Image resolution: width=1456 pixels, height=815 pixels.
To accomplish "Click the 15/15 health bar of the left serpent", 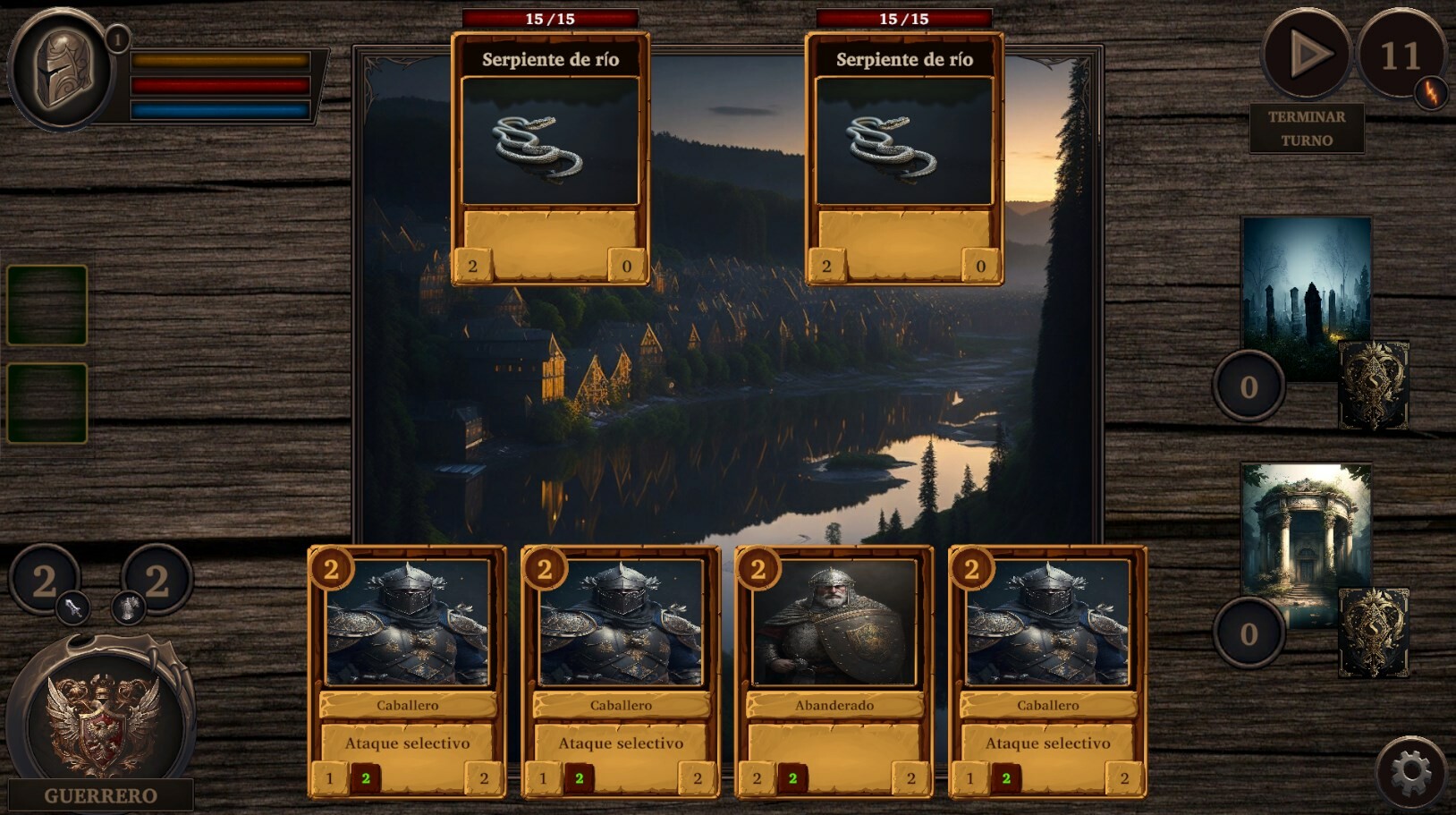I will click(x=549, y=16).
